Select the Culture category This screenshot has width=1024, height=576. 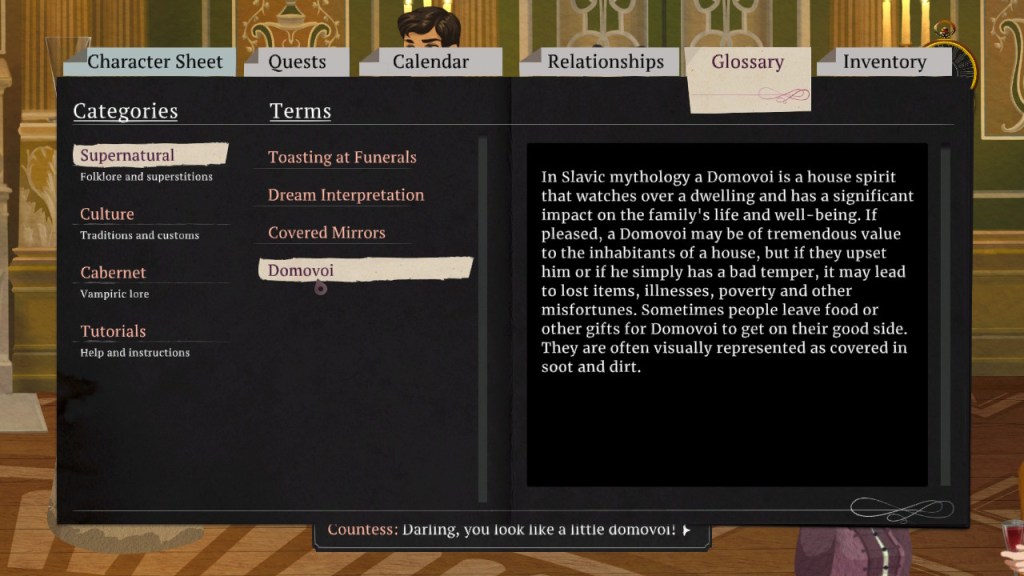107,215
